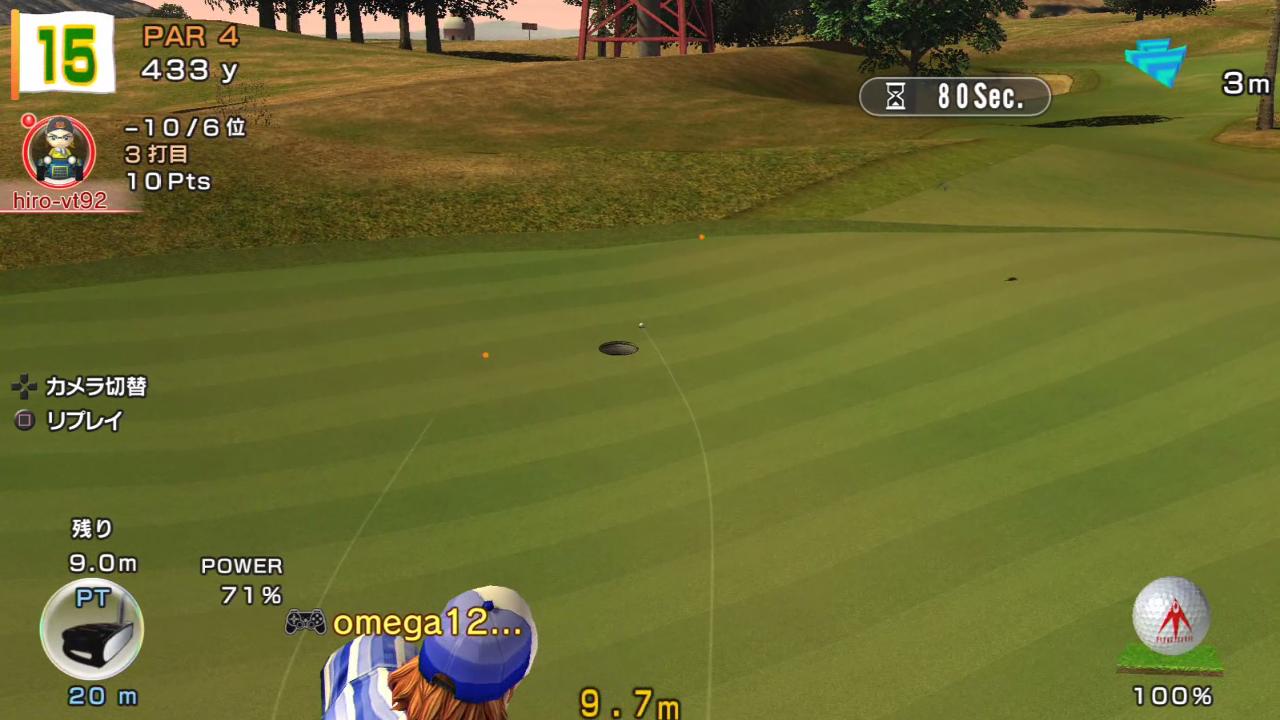
Task: Click the blue wind direction arrow
Action: pos(1156,63)
